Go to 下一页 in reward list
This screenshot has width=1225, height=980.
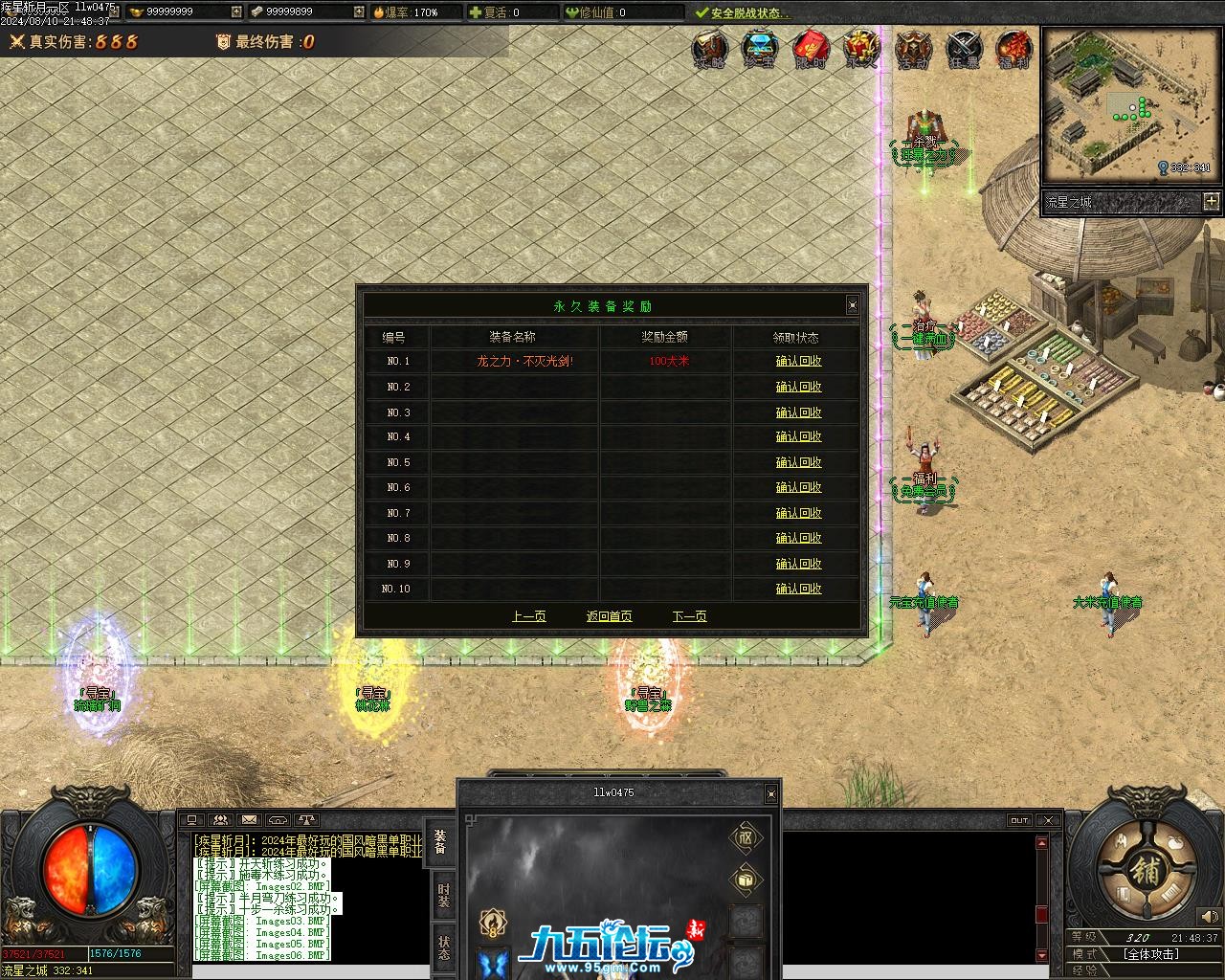tap(689, 616)
